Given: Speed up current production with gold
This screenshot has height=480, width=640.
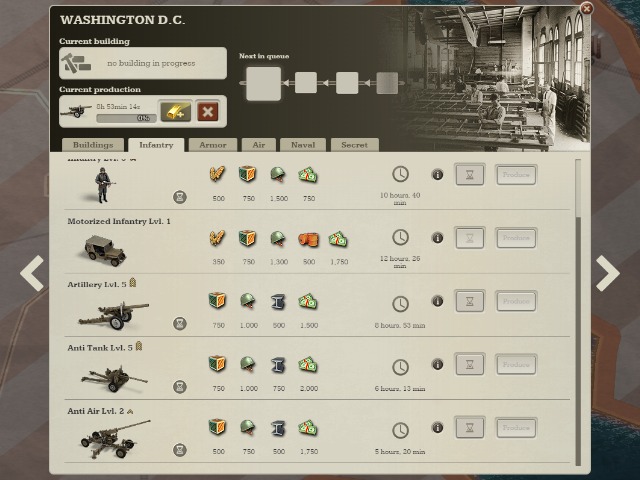Looking at the screenshot, I should click(175, 111).
